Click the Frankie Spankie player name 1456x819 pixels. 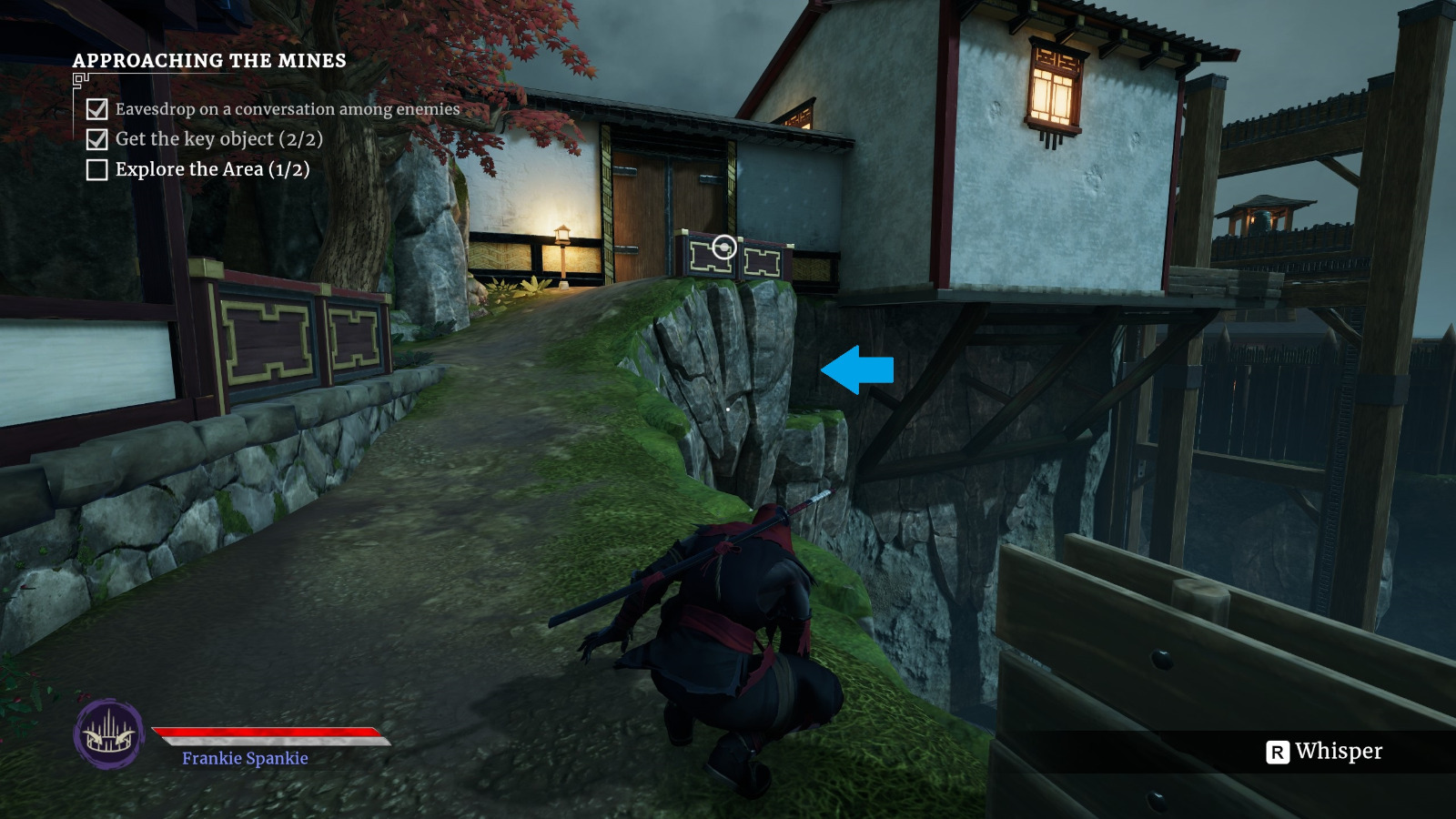point(244,756)
